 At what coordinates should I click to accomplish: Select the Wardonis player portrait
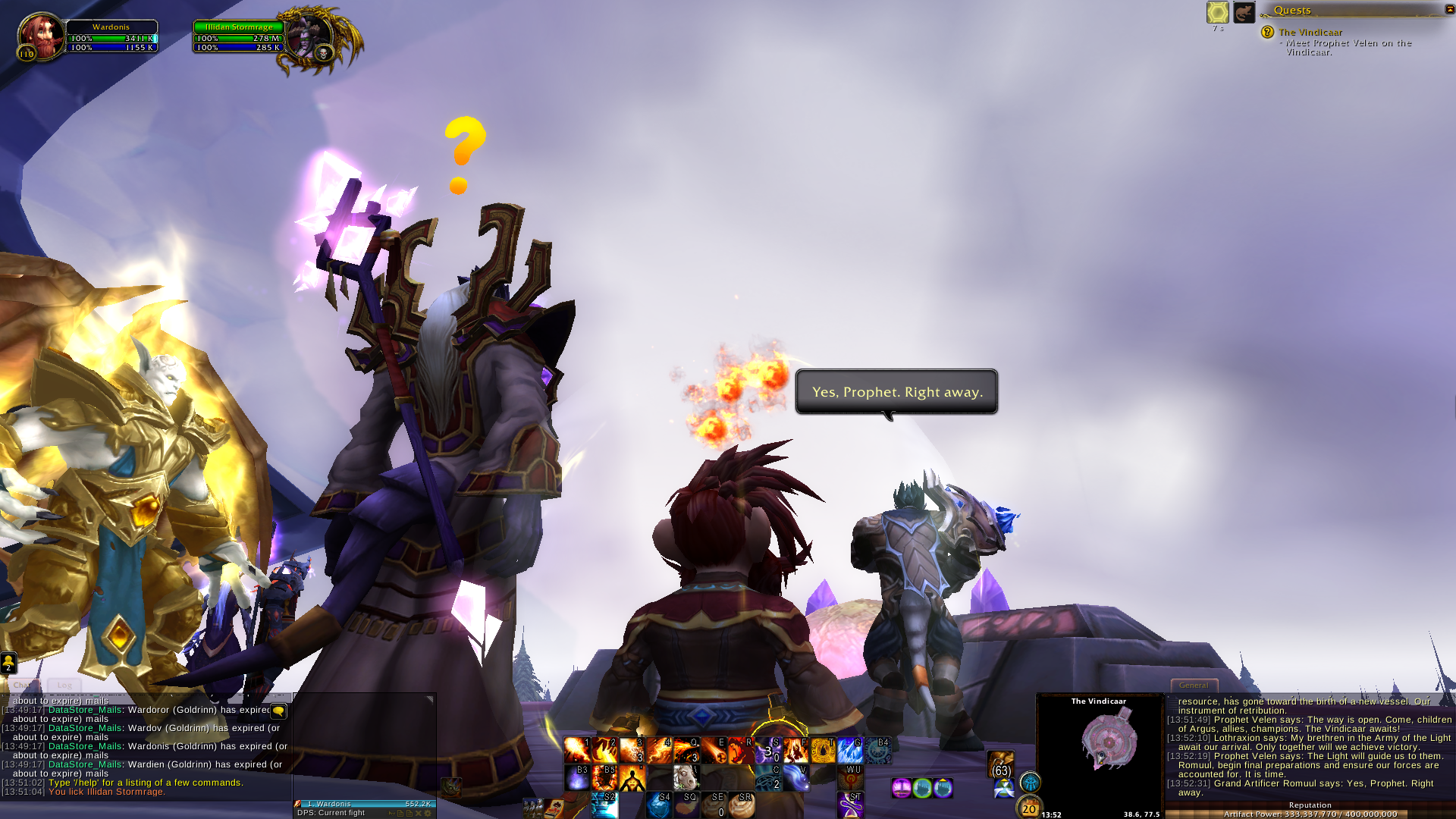coord(40,36)
